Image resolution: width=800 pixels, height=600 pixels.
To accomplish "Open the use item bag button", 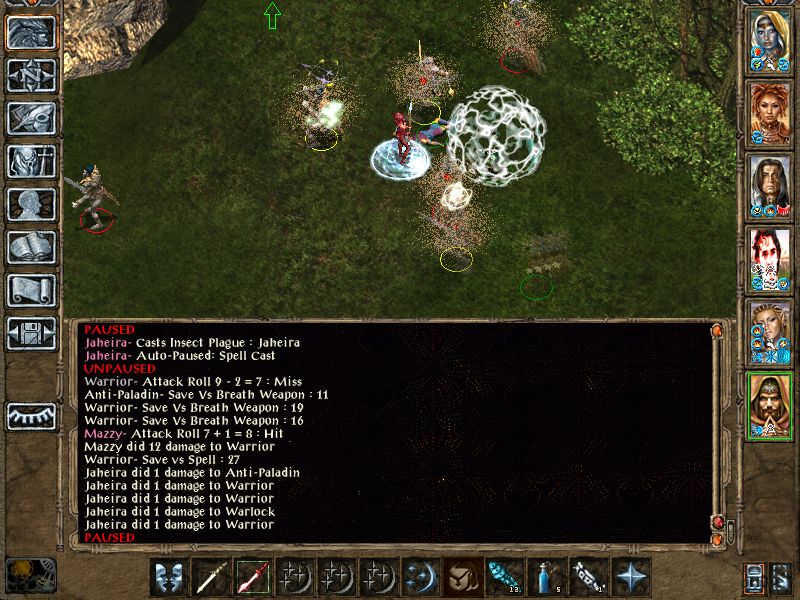I will tap(460, 577).
